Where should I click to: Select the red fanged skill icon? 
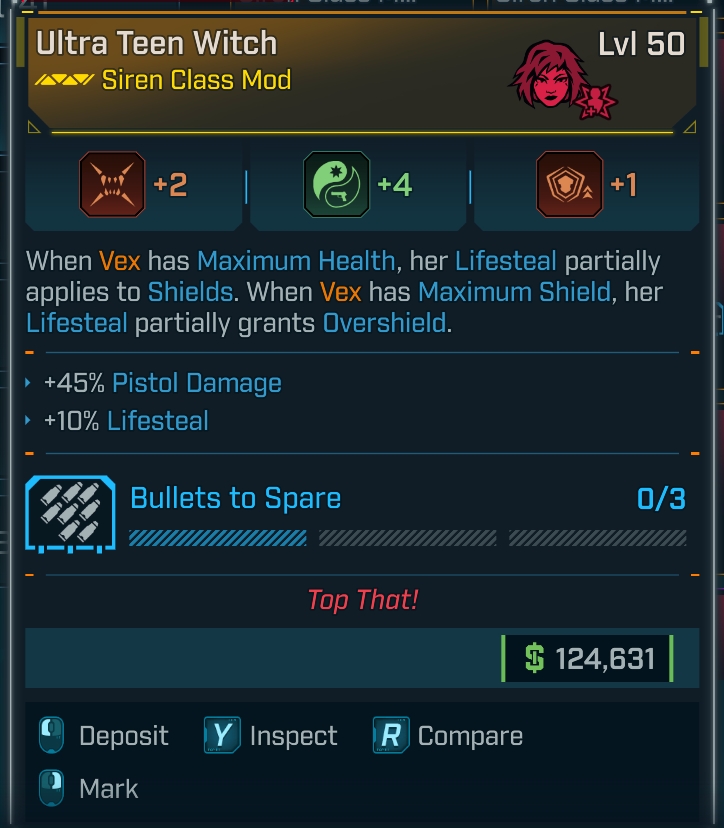(112, 185)
